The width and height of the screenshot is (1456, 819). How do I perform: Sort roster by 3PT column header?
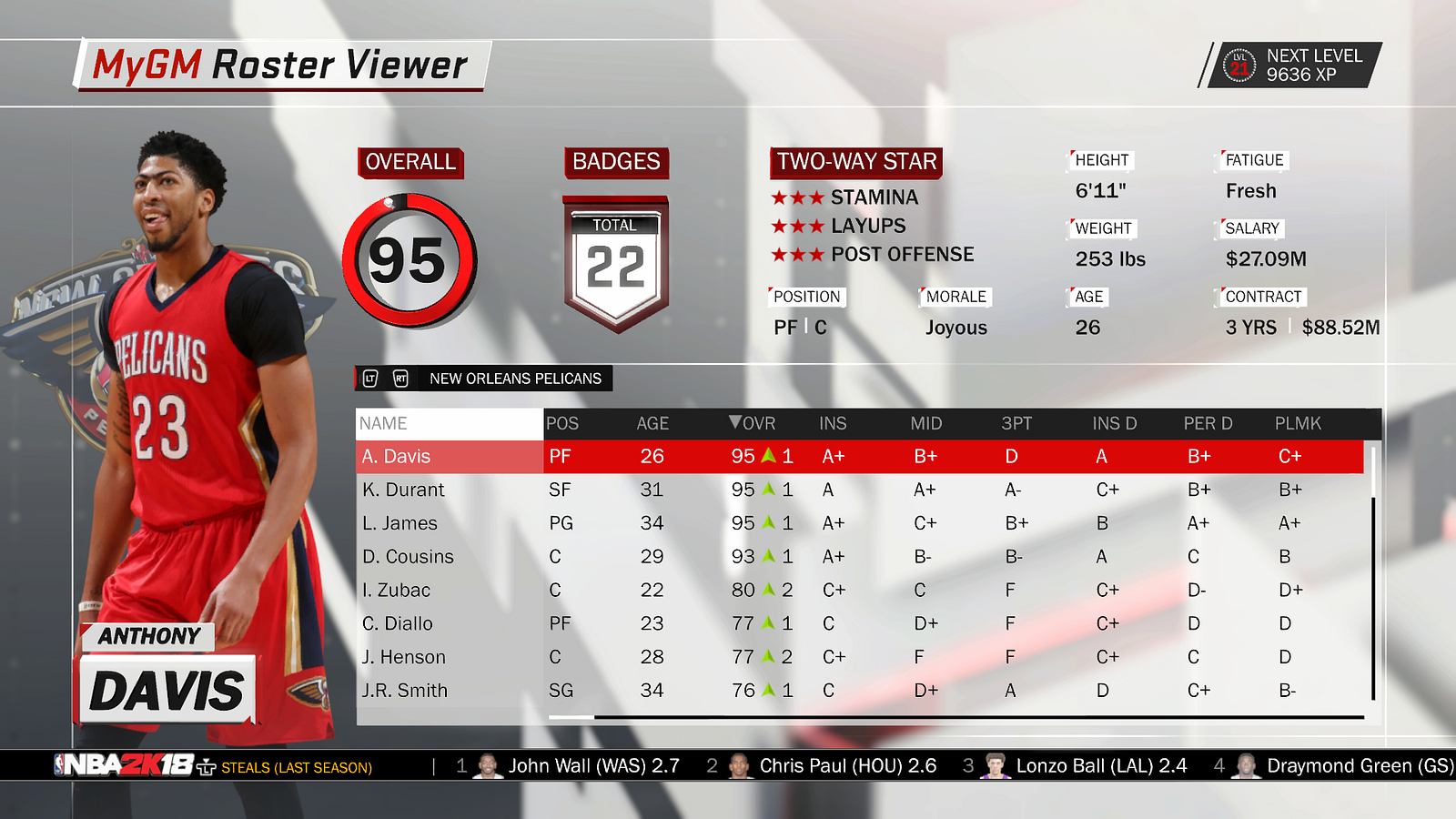[x=1016, y=424]
